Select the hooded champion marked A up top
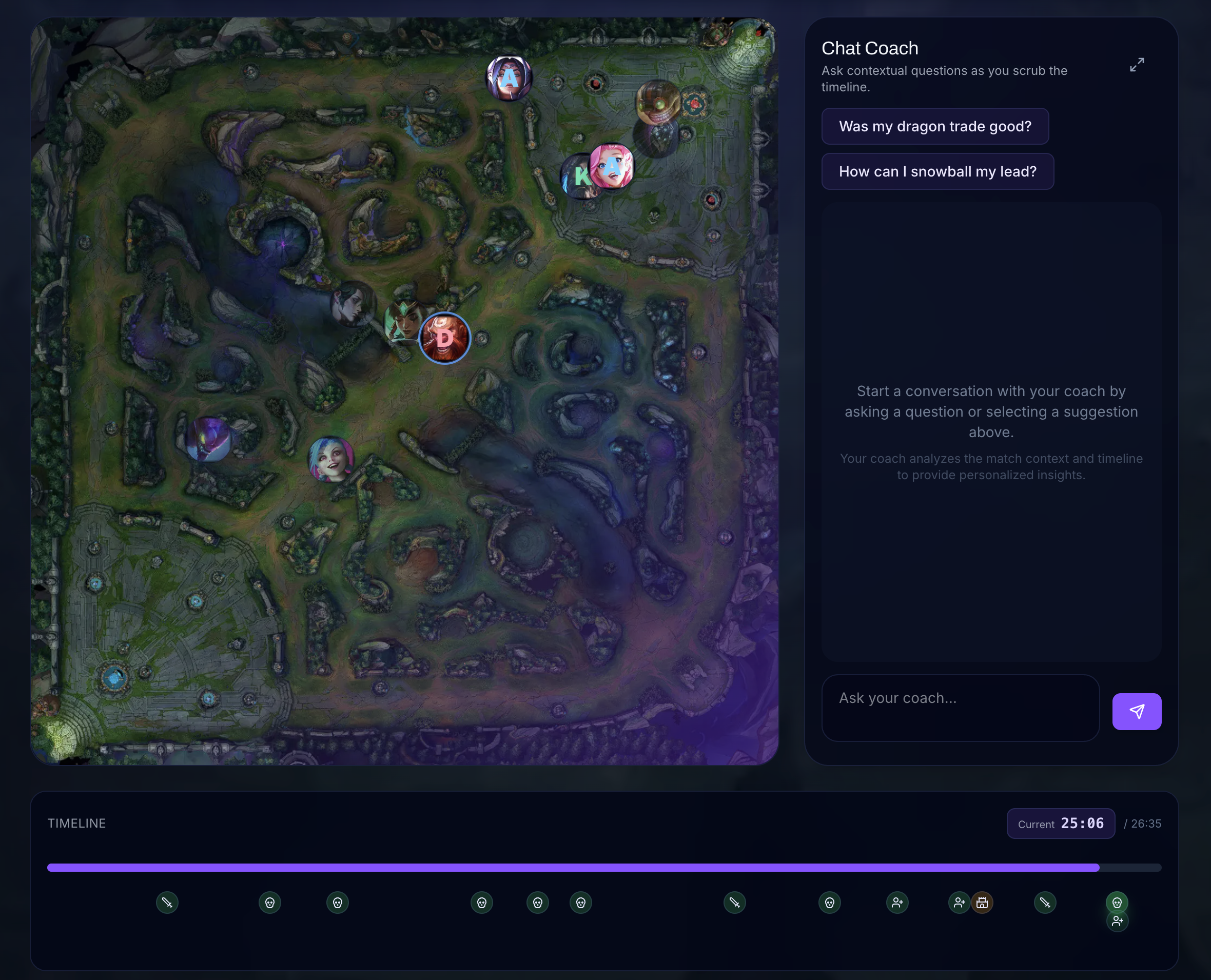 509,78
